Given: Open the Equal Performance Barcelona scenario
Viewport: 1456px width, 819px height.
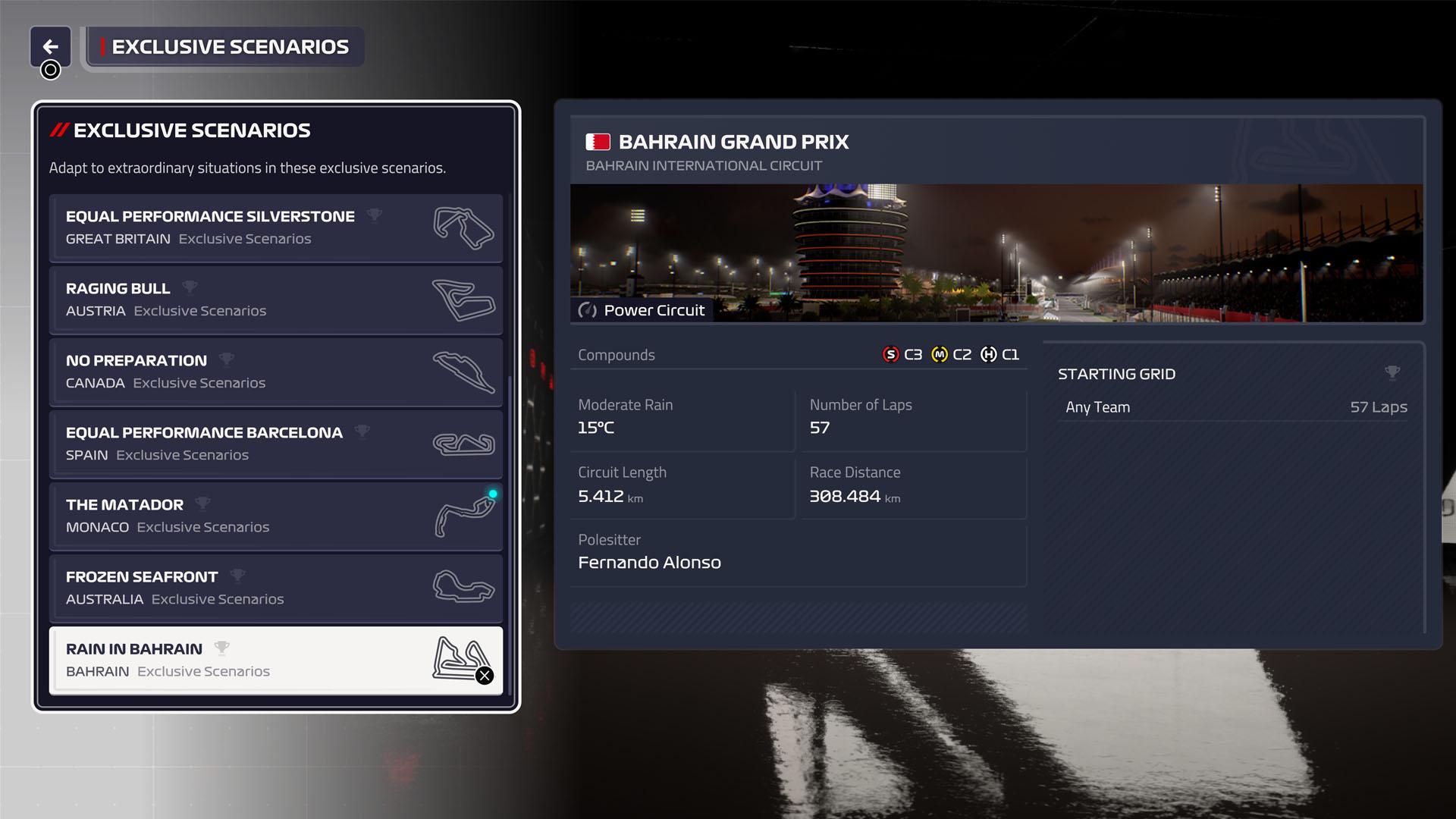Looking at the screenshot, I should click(x=275, y=443).
